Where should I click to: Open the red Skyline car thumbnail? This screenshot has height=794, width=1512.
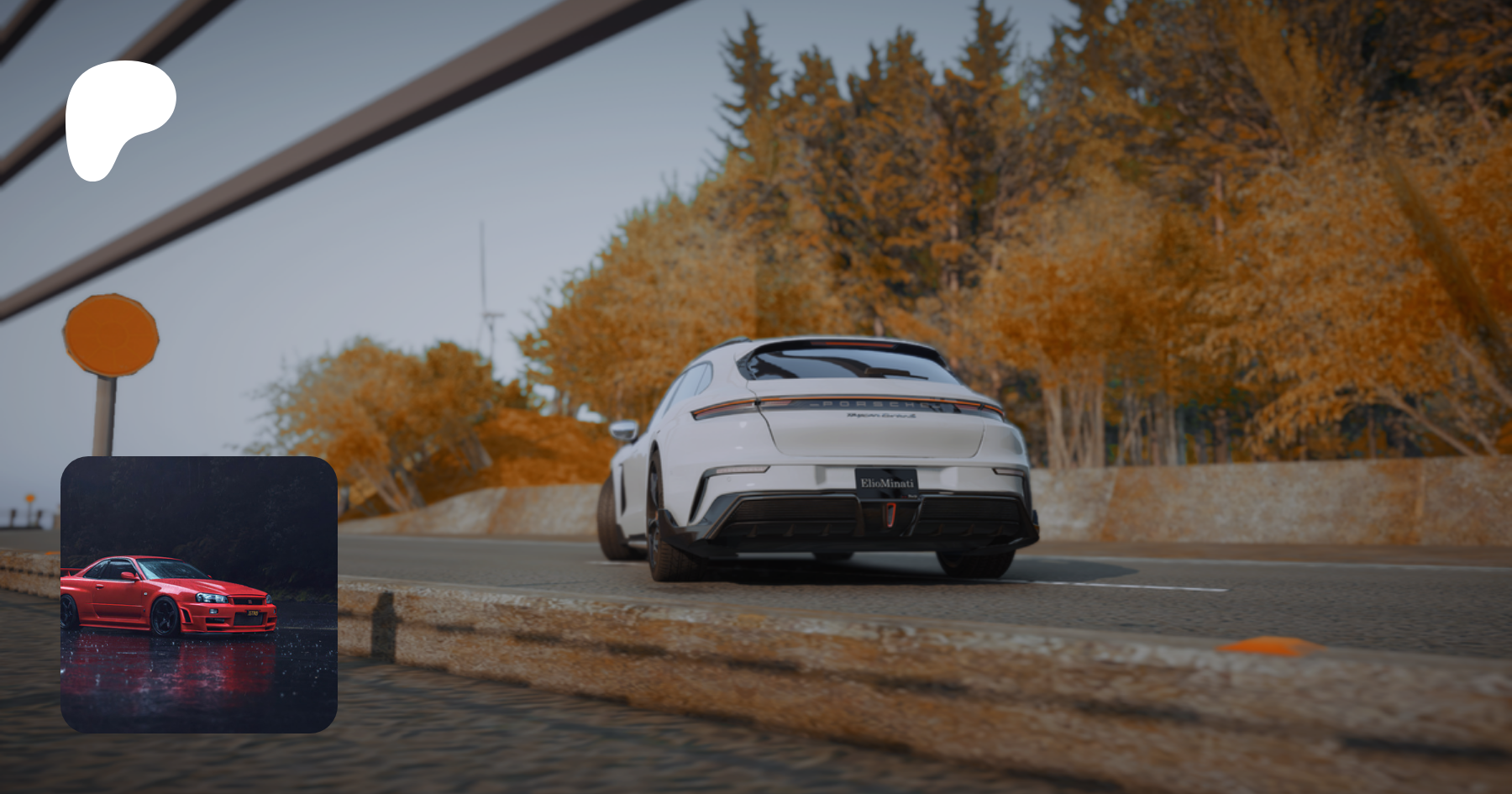point(199,594)
